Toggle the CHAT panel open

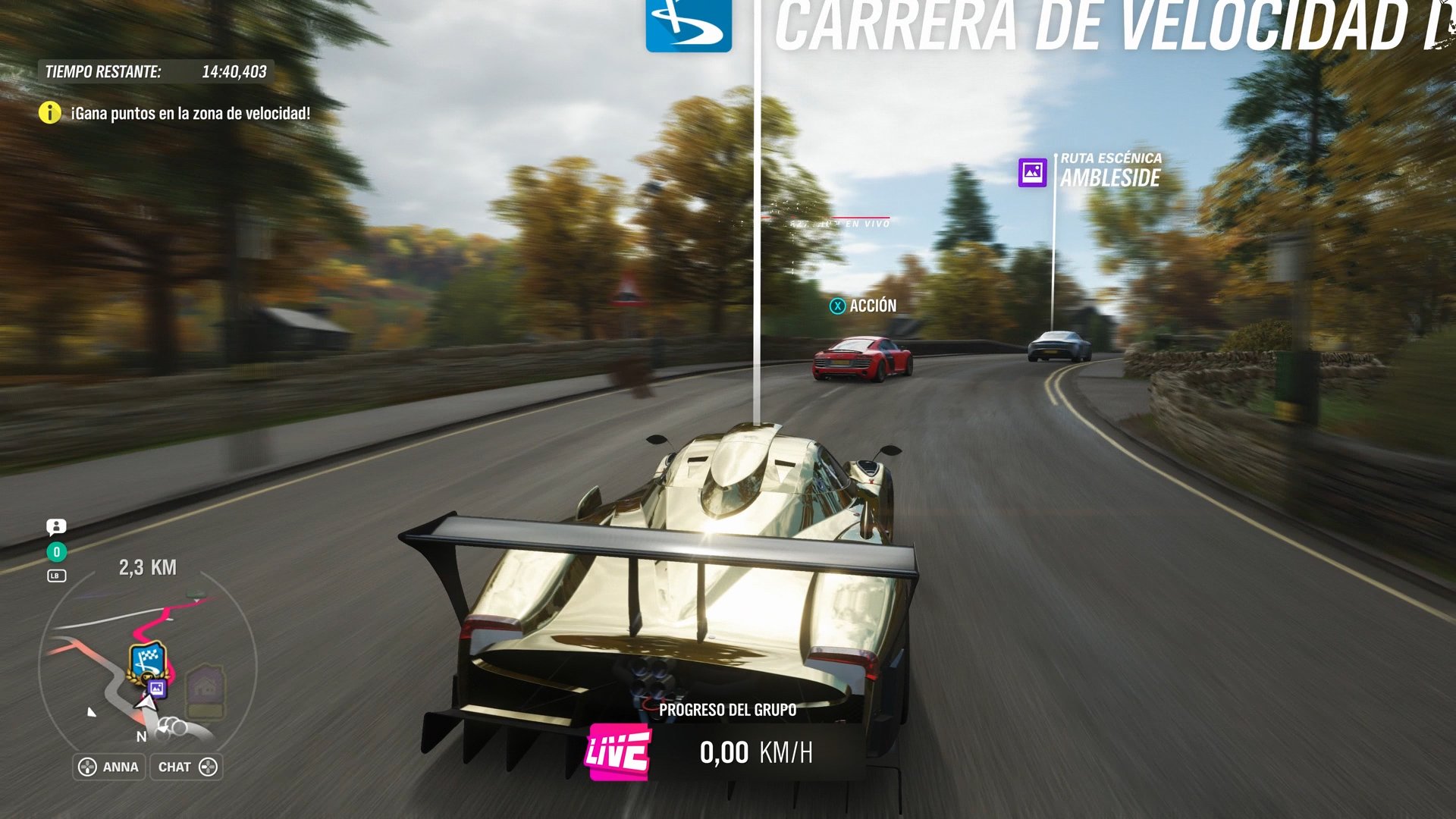click(x=186, y=767)
